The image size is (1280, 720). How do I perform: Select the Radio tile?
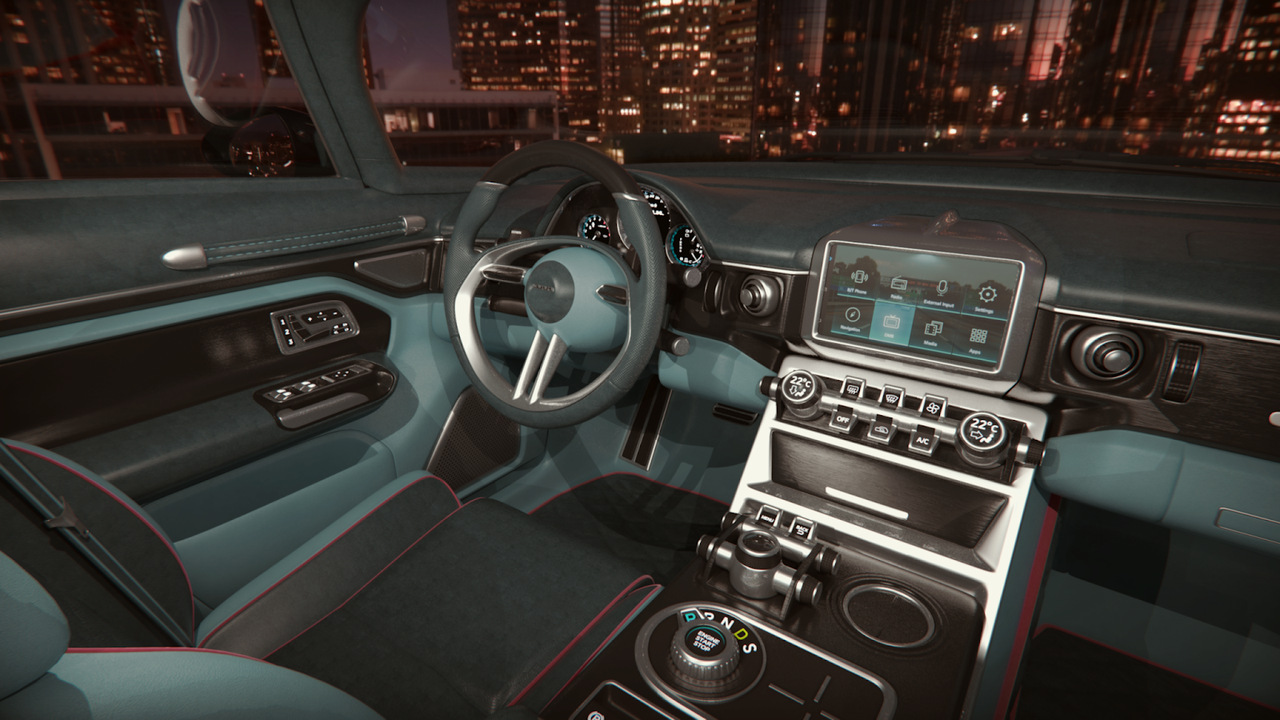pos(898,289)
